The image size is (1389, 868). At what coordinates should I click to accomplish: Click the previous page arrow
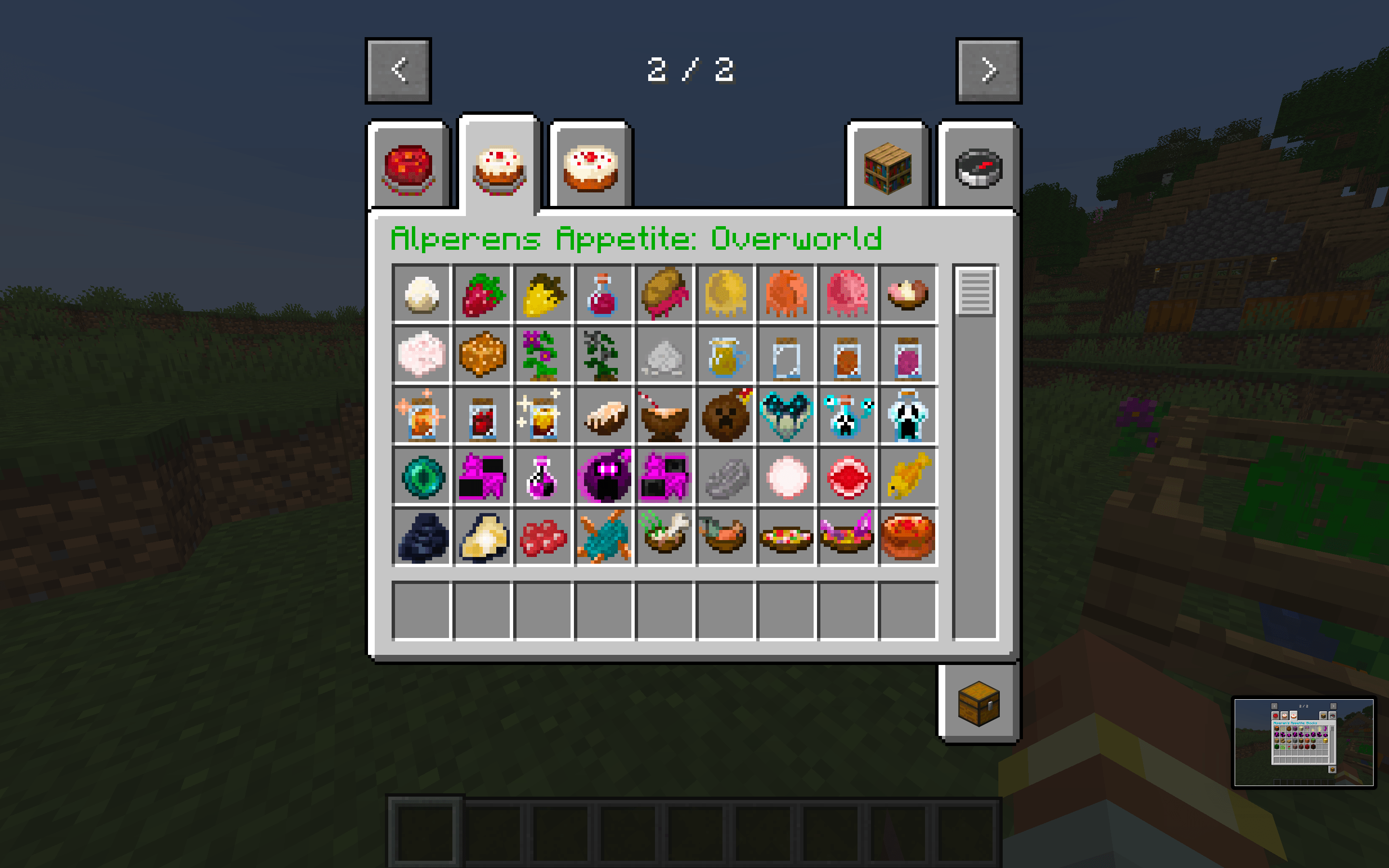(398, 69)
